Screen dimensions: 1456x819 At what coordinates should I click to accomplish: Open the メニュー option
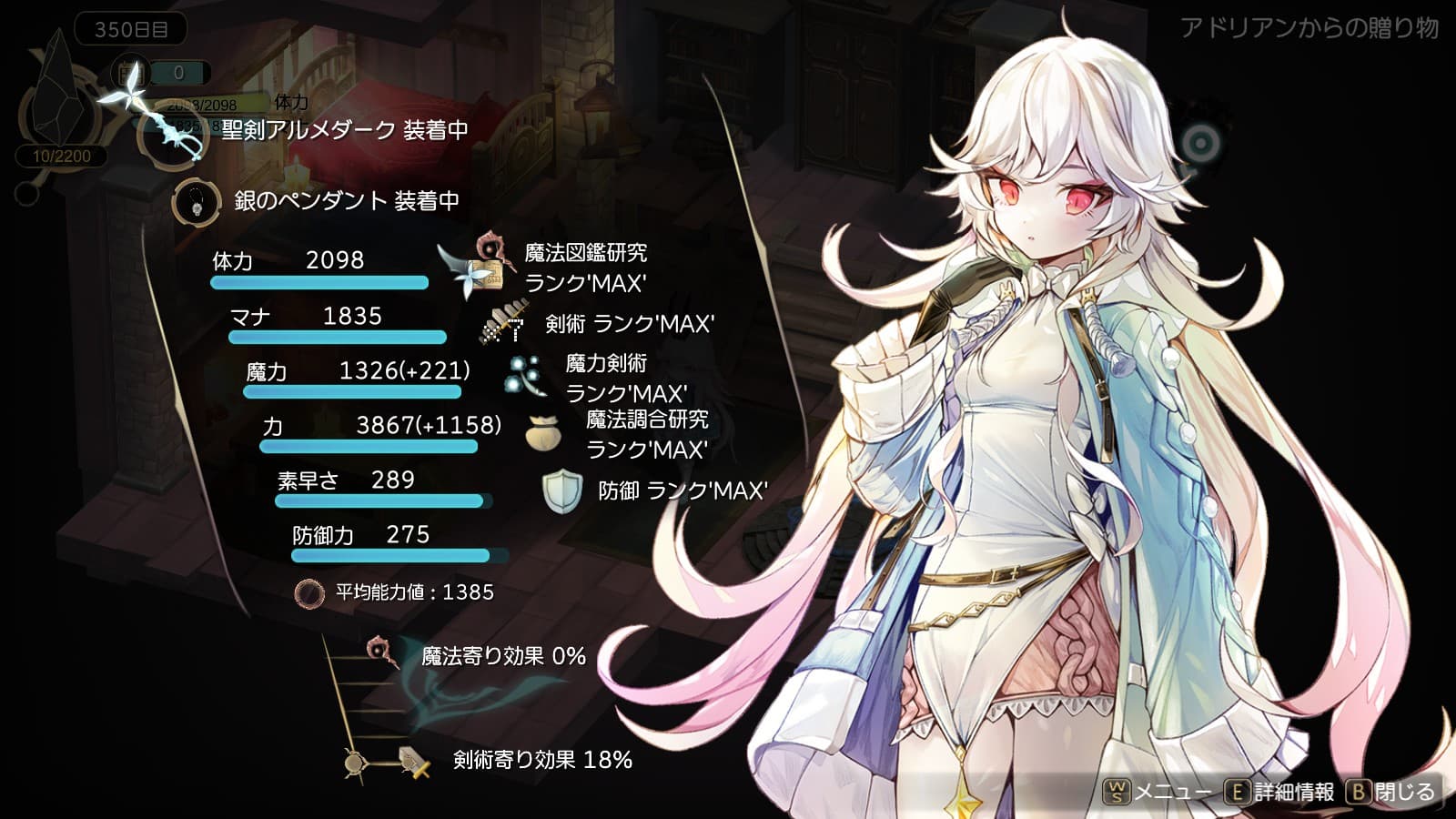tap(1158, 792)
